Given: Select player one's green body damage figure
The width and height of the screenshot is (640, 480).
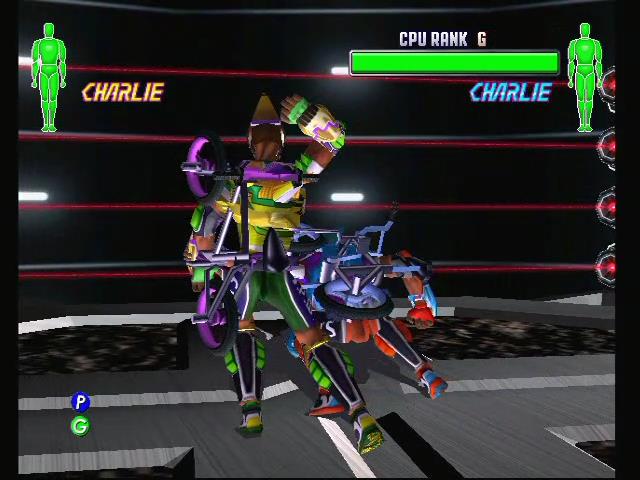Looking at the screenshot, I should tap(48, 78).
